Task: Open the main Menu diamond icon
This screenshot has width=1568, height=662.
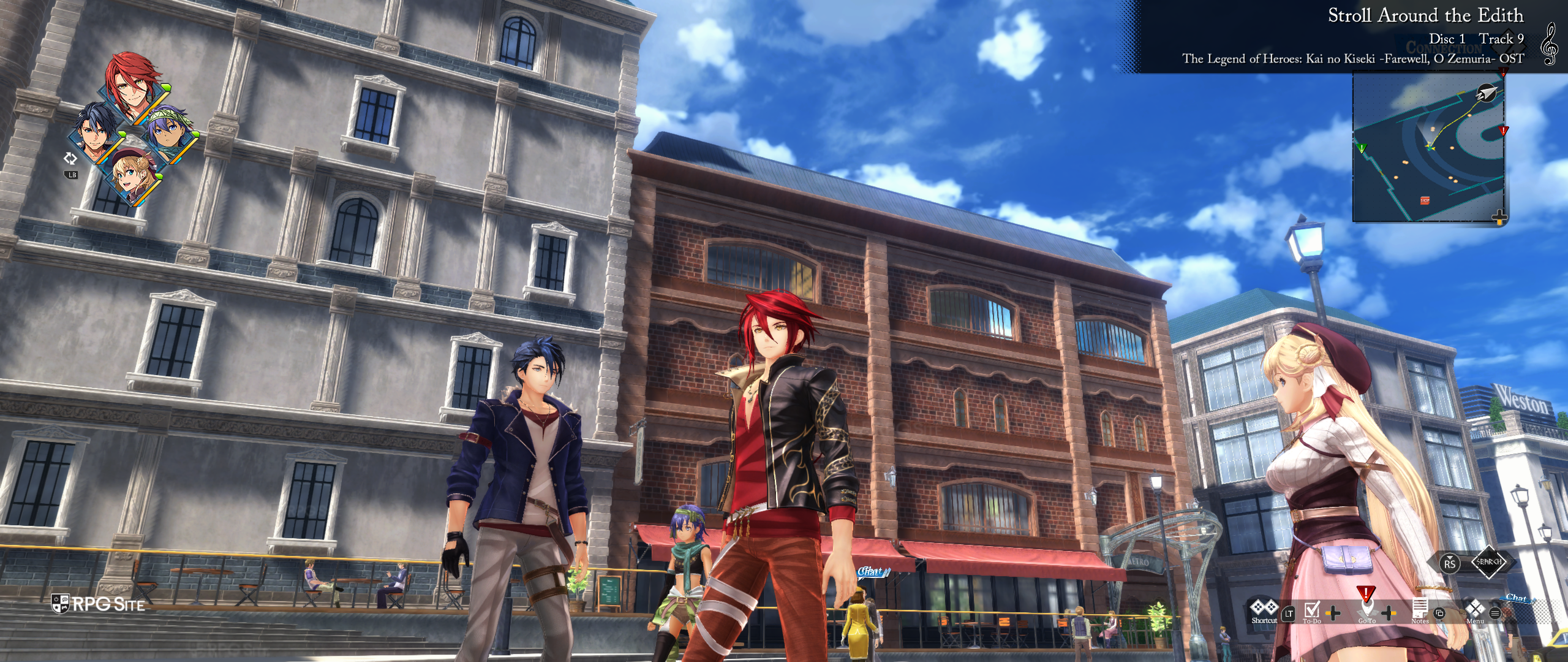Action: (x=1475, y=611)
